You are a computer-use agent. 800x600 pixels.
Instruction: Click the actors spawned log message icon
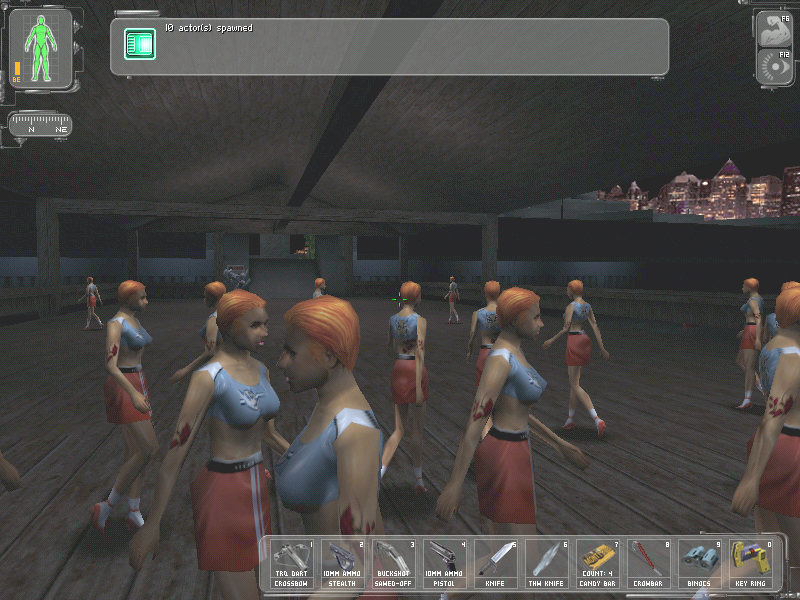tap(139, 43)
